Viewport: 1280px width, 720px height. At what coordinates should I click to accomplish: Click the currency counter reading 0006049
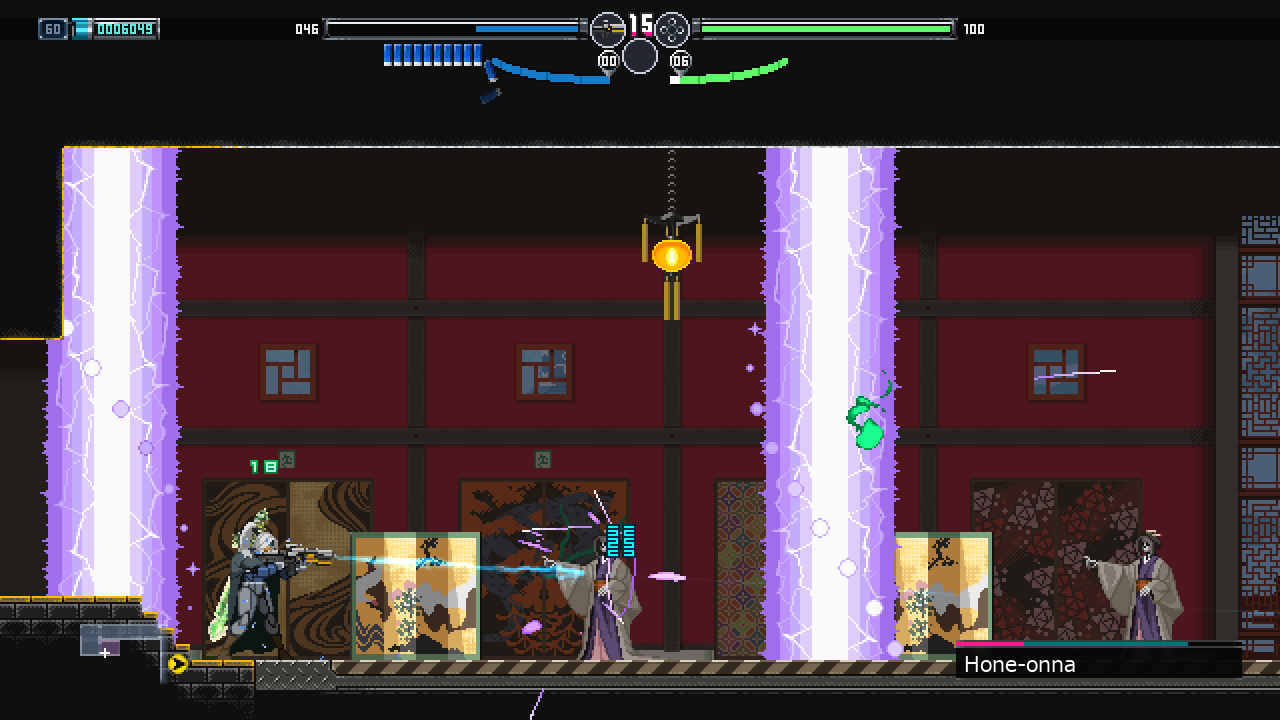pyautogui.click(x=125, y=28)
